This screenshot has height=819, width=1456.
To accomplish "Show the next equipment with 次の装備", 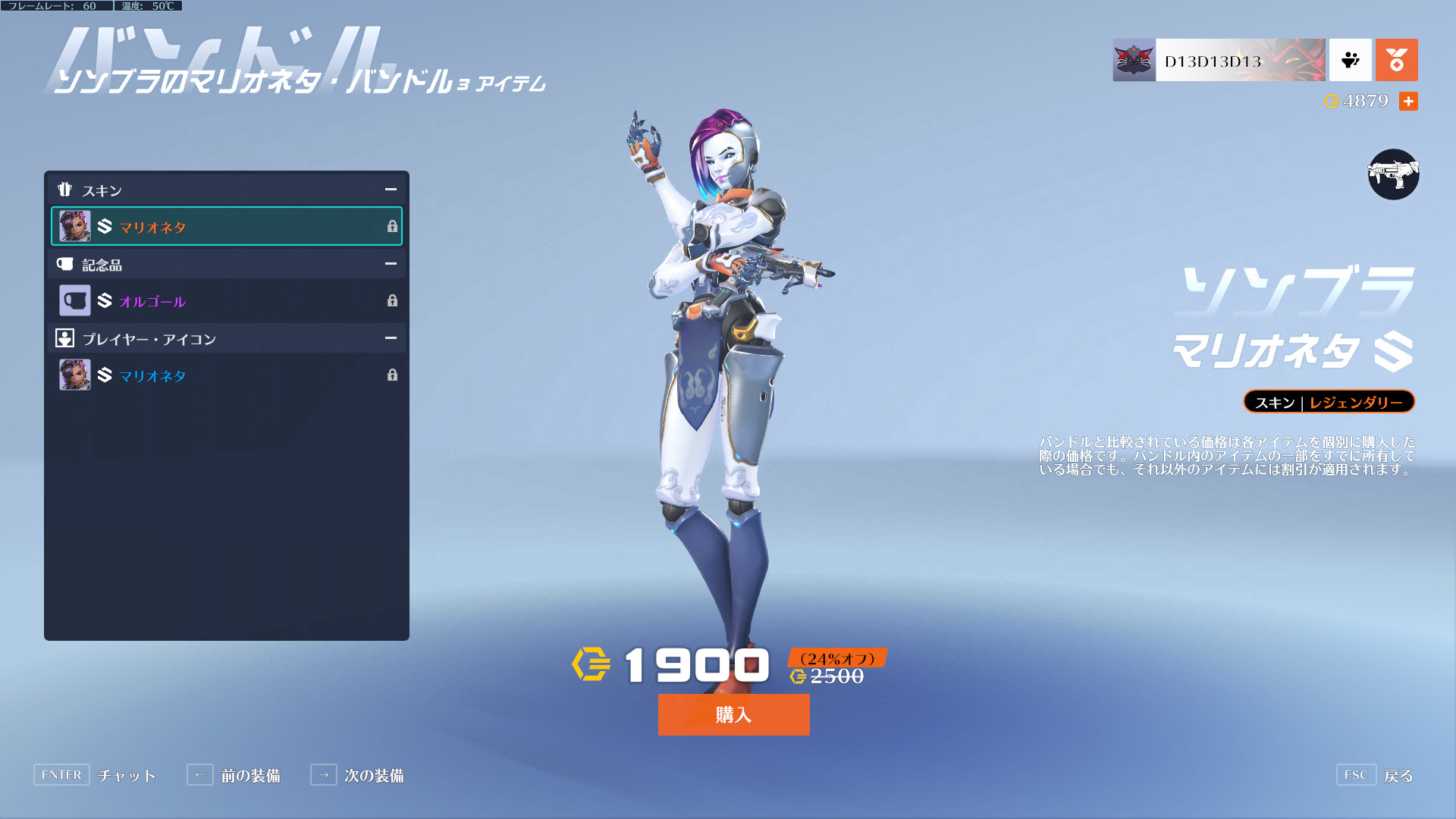I will click(x=357, y=775).
